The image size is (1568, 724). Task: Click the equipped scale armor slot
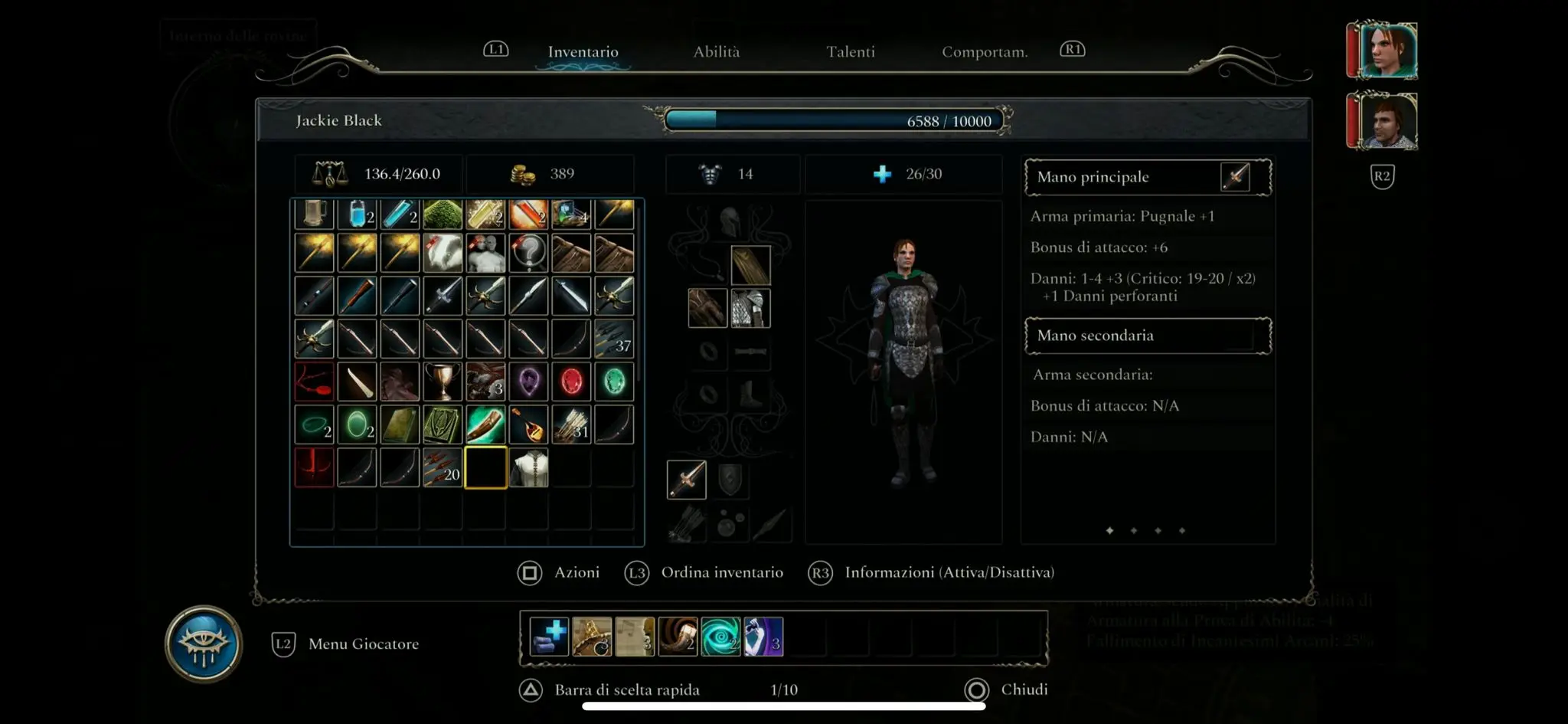tap(750, 308)
